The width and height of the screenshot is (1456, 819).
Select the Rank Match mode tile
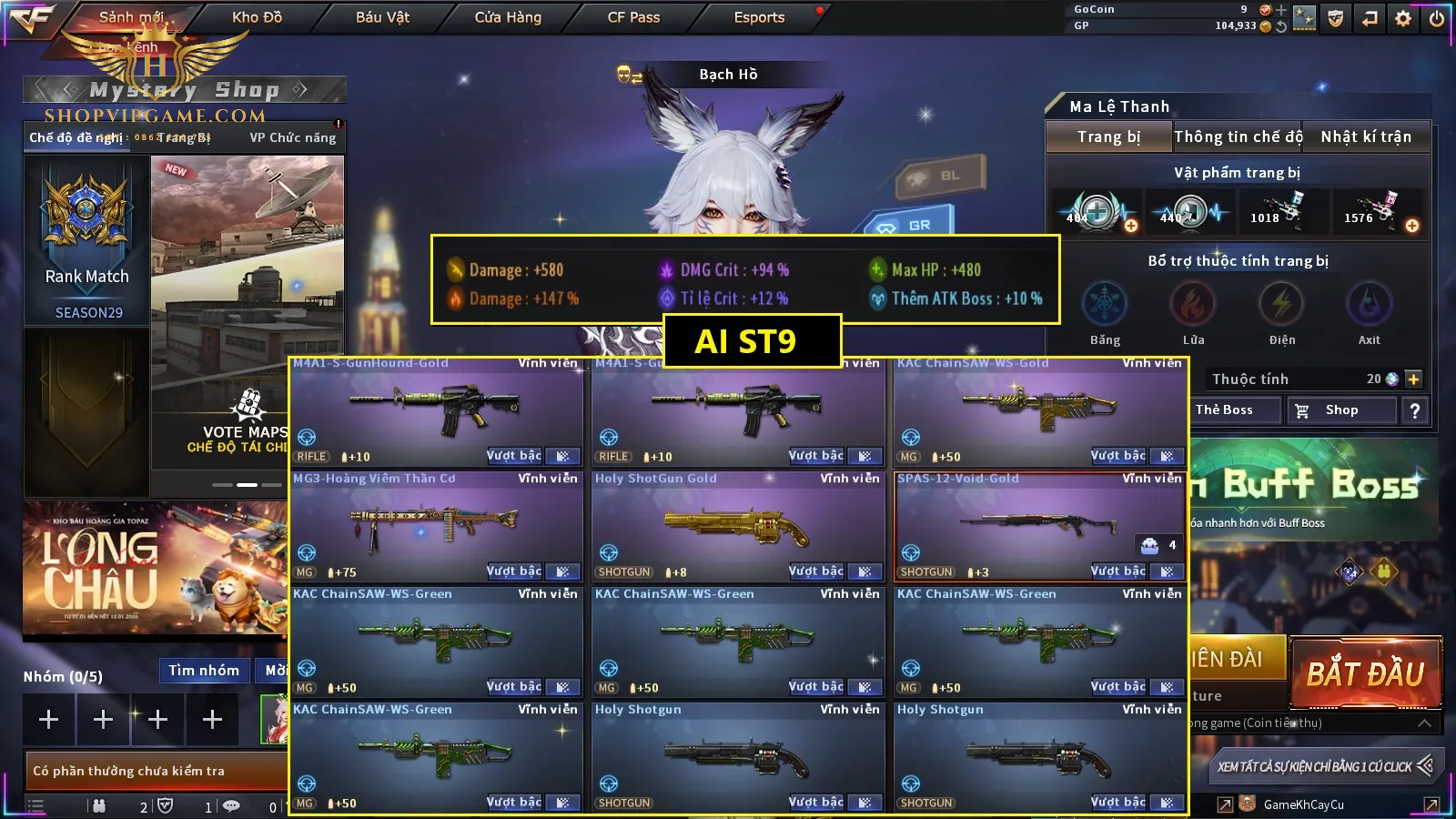coord(87,241)
